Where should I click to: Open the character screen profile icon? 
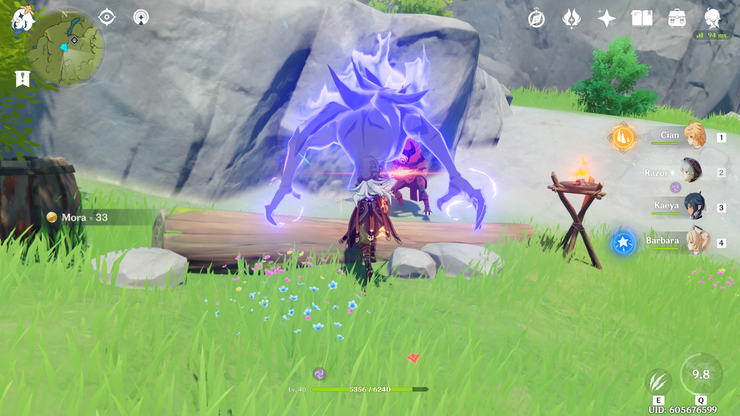click(712, 18)
